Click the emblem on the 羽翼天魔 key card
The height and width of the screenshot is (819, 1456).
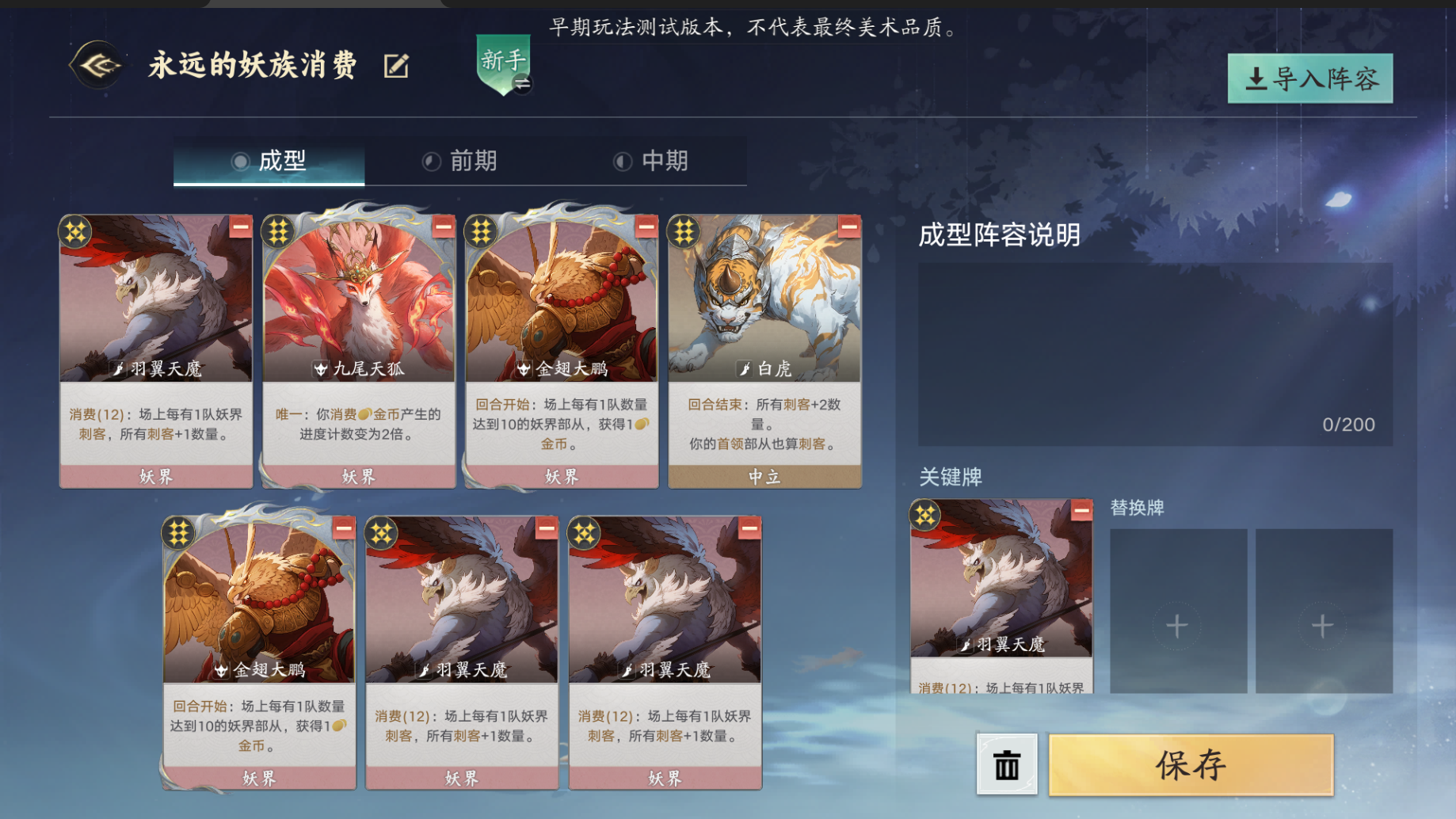[x=924, y=515]
